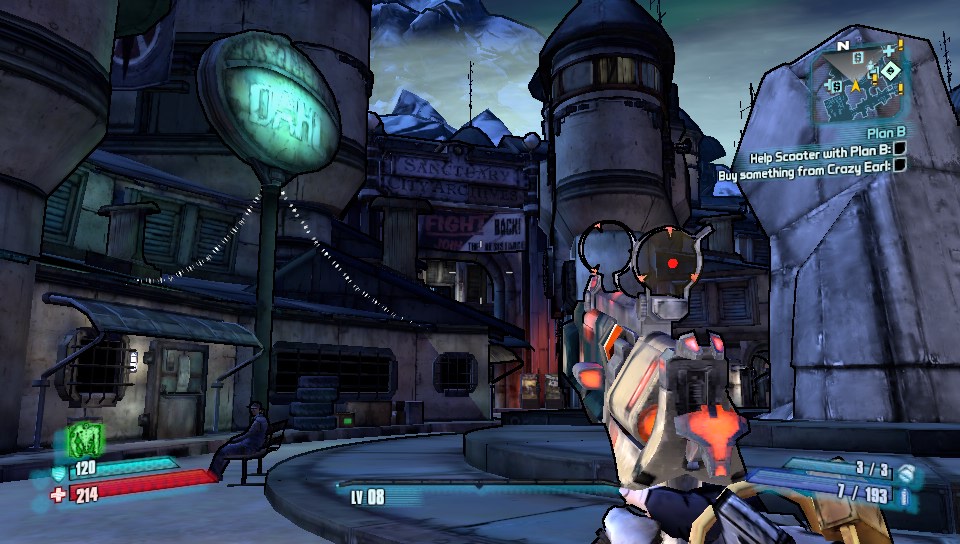This screenshot has height=544, width=960.
Task: Click the yellow player arrow on minimap
Action: [855, 87]
